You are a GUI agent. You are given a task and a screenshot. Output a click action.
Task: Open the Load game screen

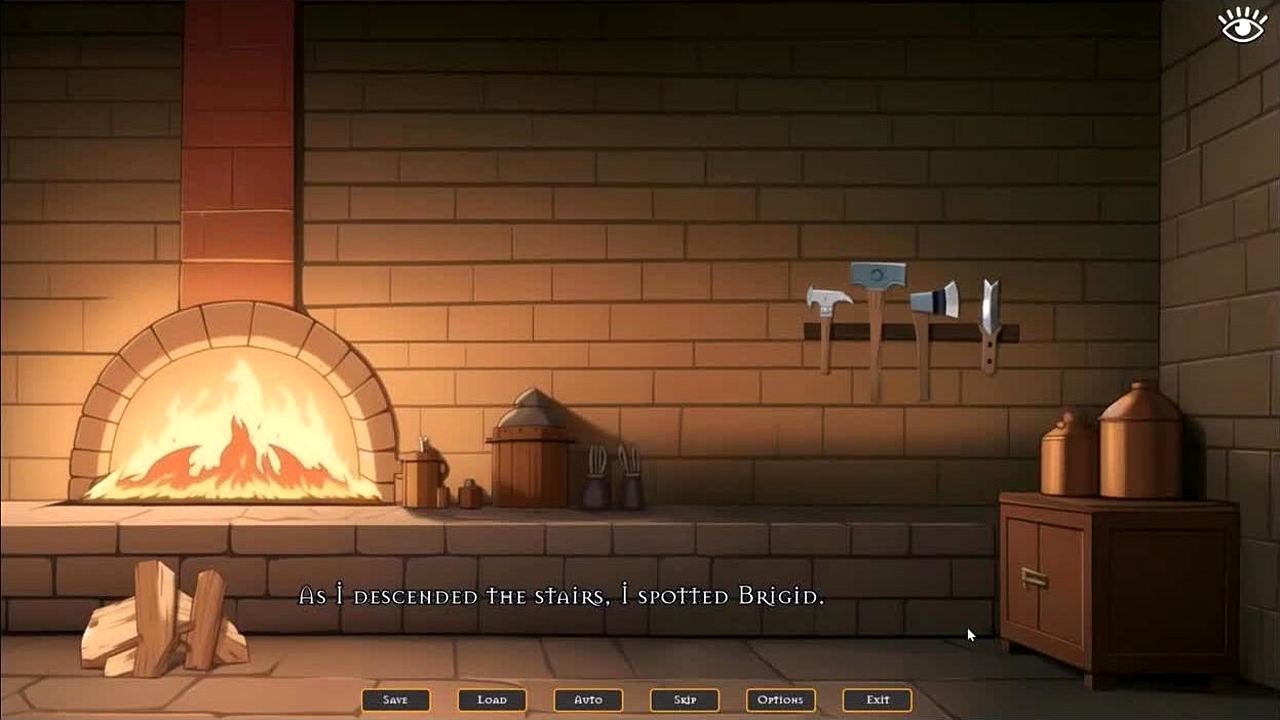pos(492,700)
